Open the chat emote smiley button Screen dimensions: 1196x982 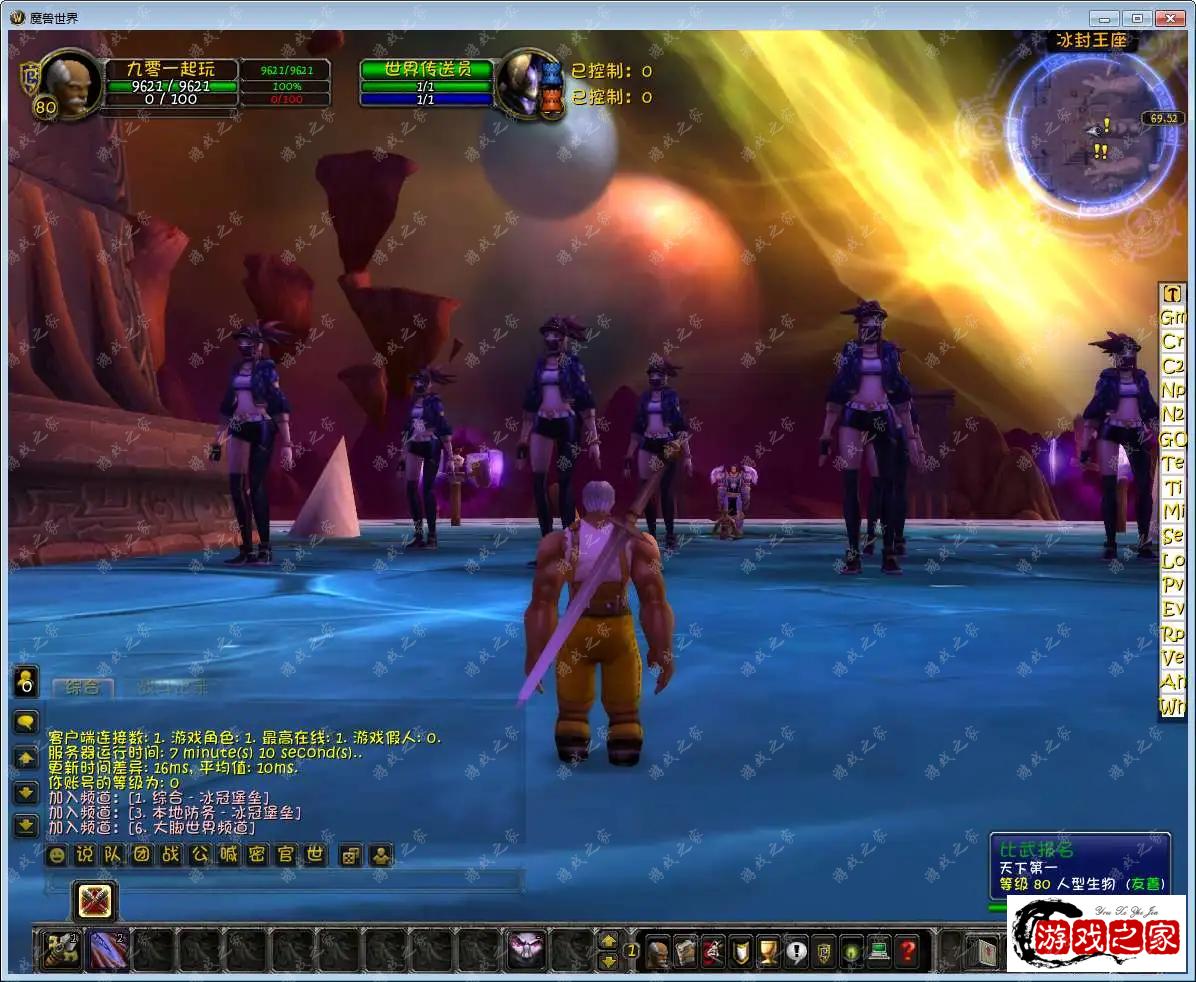[57, 856]
